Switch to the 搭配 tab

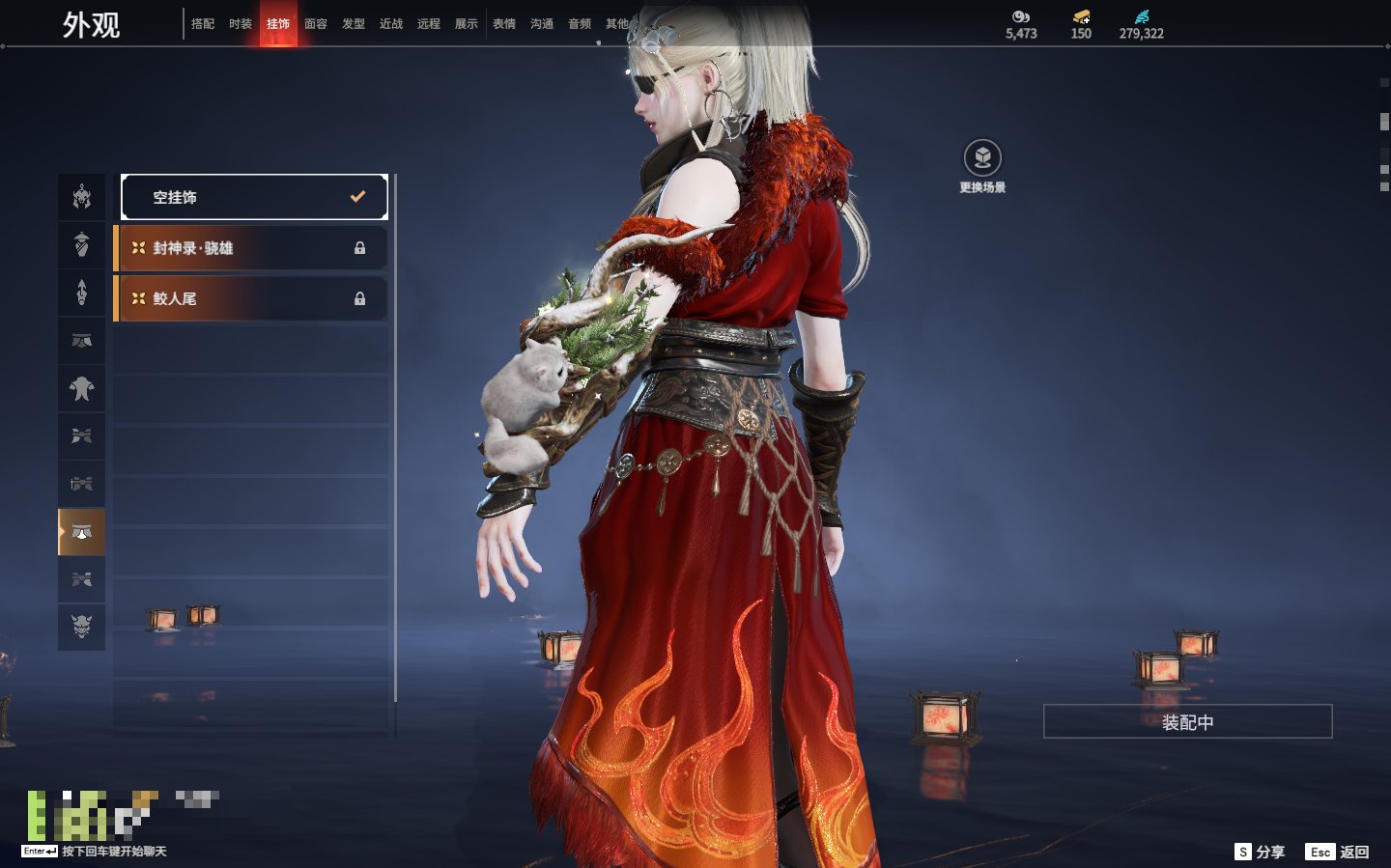pos(203,24)
